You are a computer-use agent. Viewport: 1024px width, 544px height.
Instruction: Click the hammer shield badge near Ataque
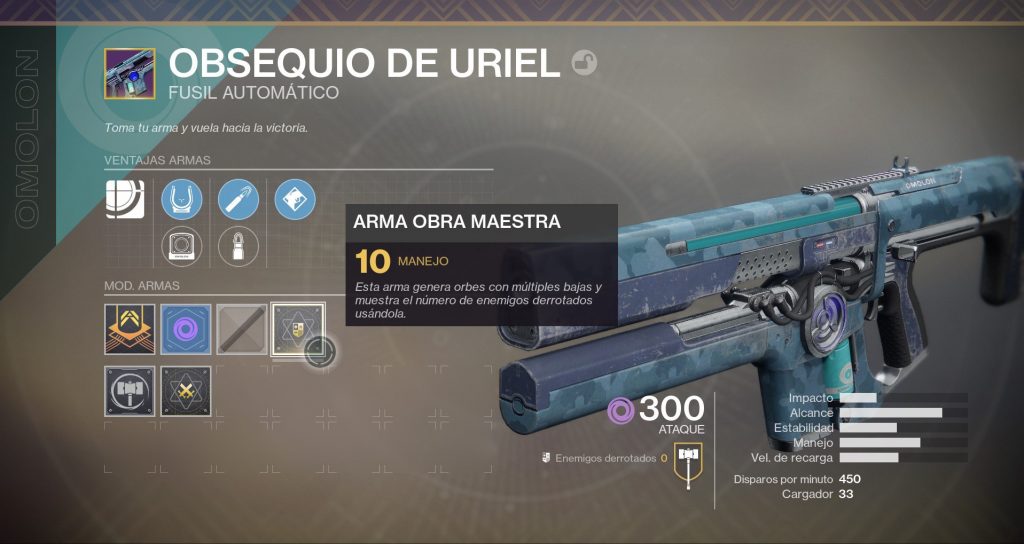coord(687,458)
